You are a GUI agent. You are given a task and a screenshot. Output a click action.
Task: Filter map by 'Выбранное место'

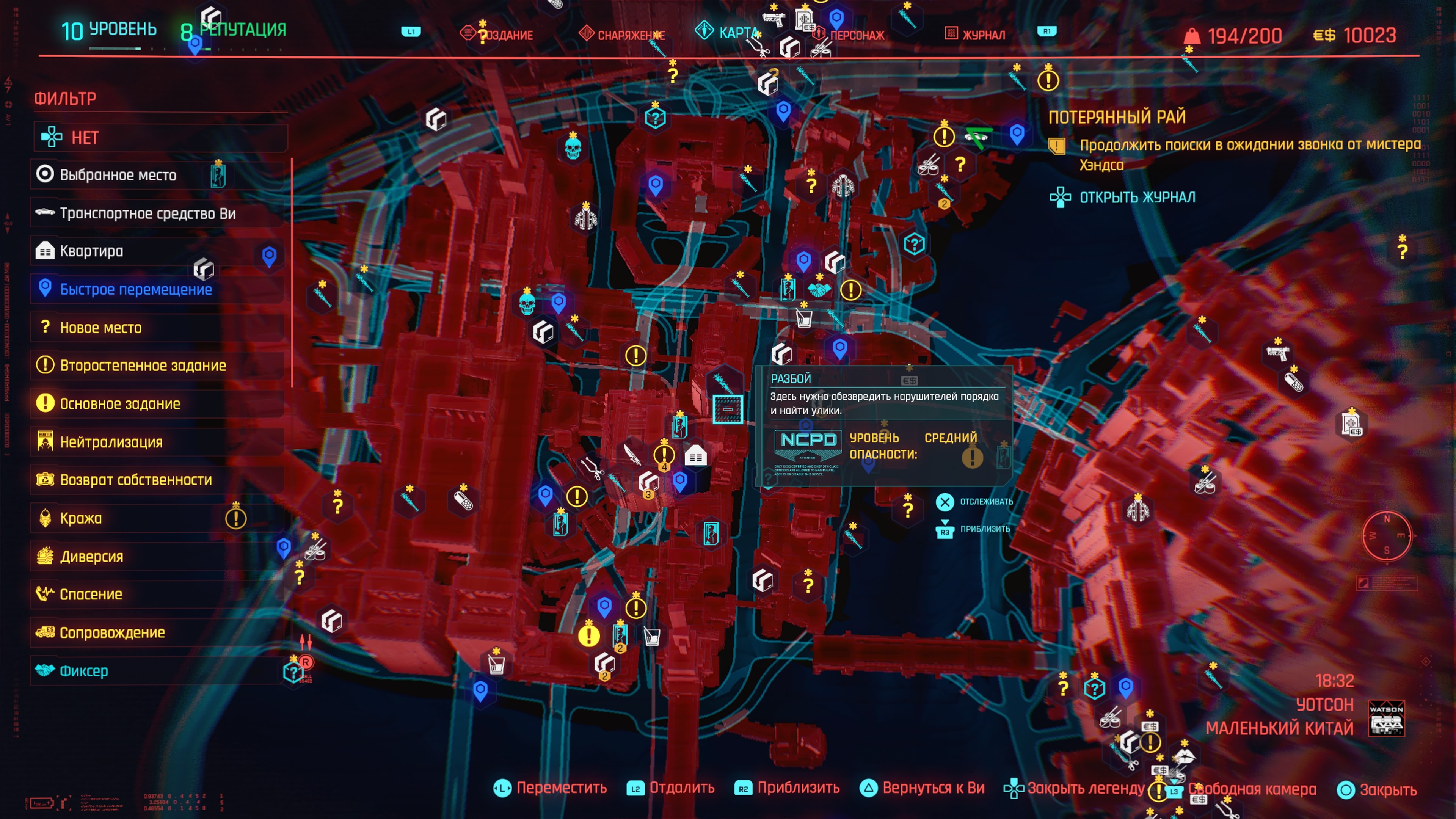[x=118, y=175]
